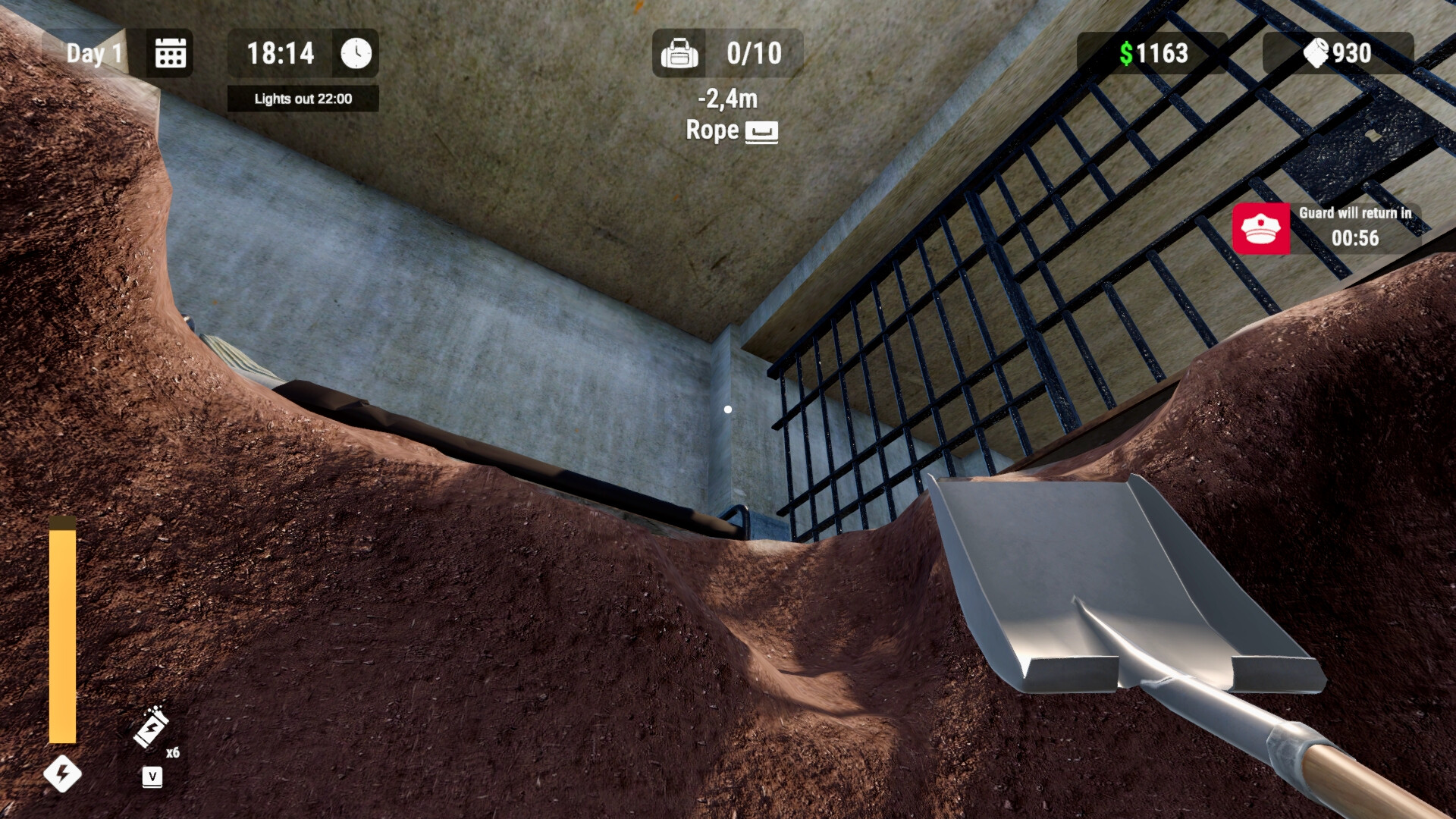
Task: Click the duffel bag loot icon
Action: pyautogui.click(x=681, y=53)
